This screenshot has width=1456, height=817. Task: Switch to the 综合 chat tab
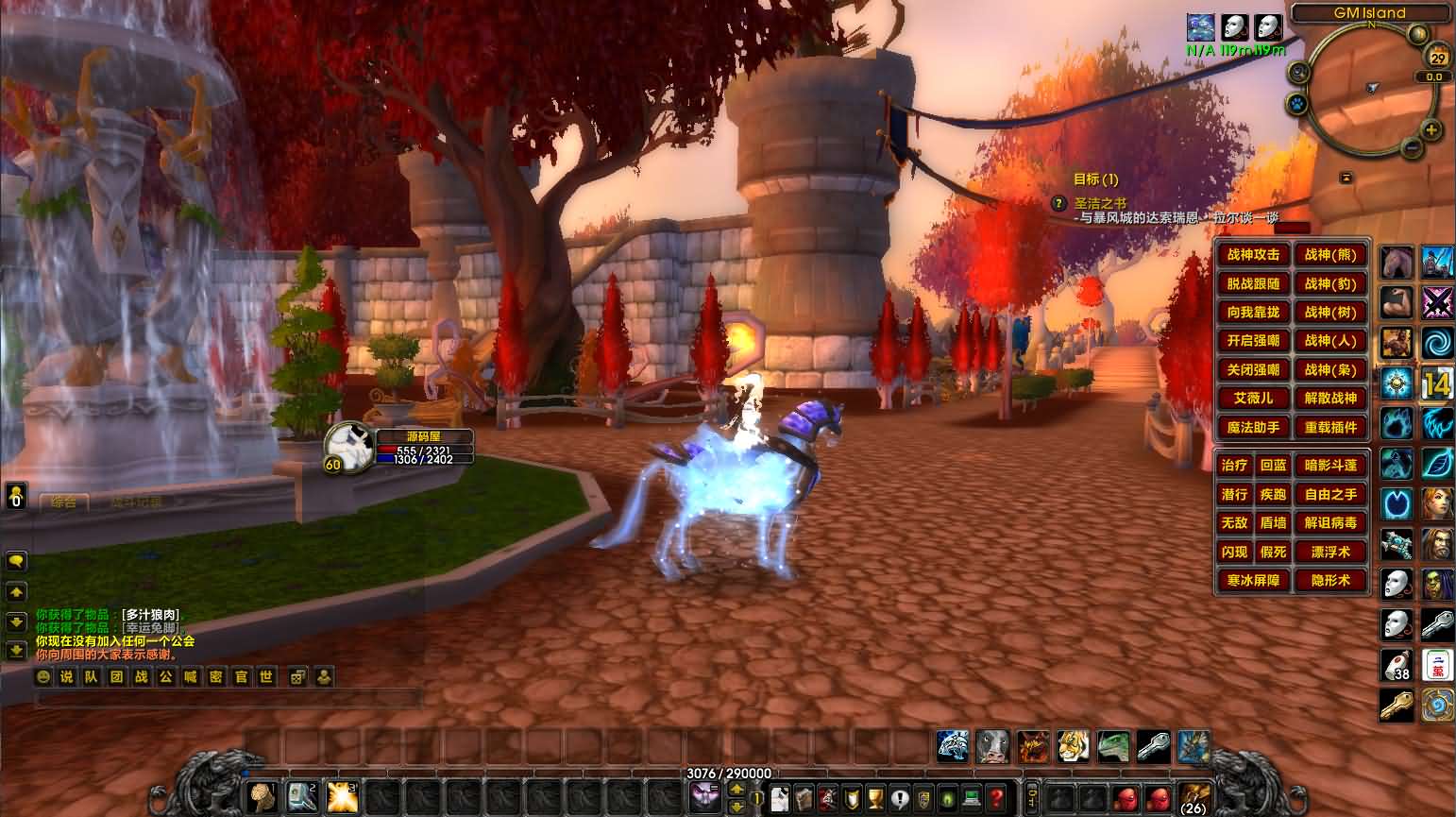[64, 502]
